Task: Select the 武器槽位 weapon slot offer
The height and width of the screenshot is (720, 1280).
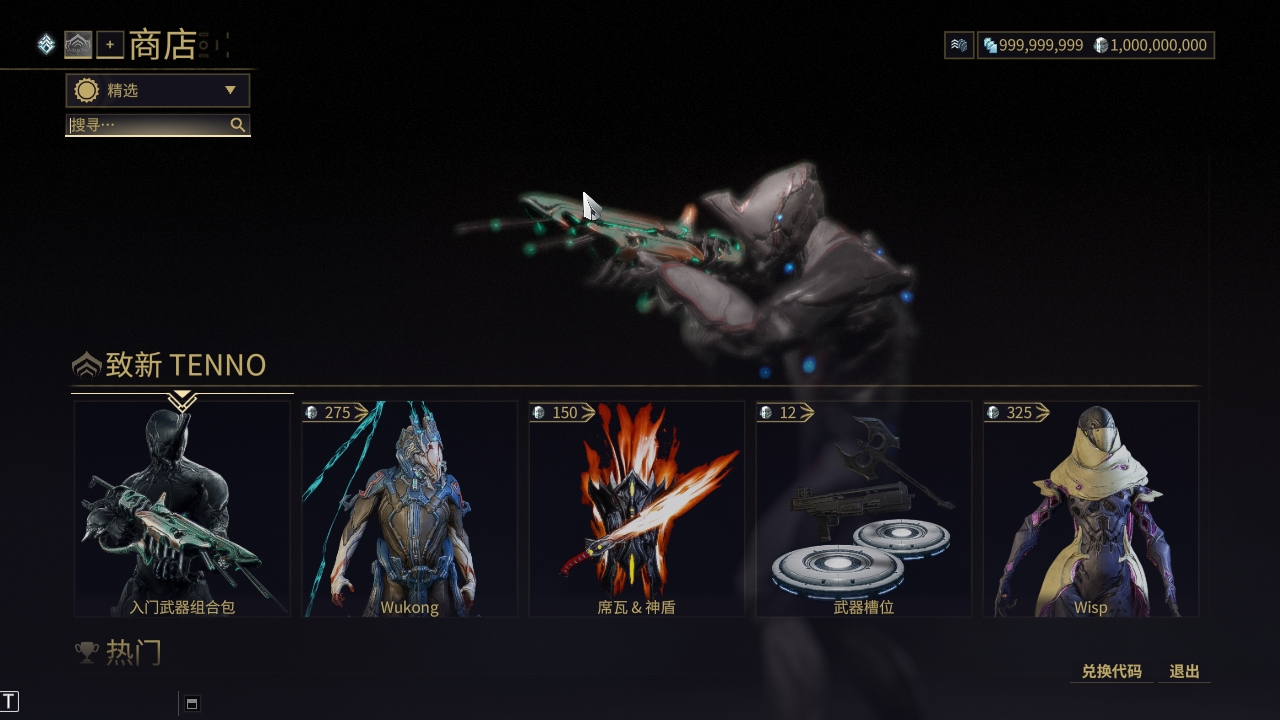Action: (863, 509)
